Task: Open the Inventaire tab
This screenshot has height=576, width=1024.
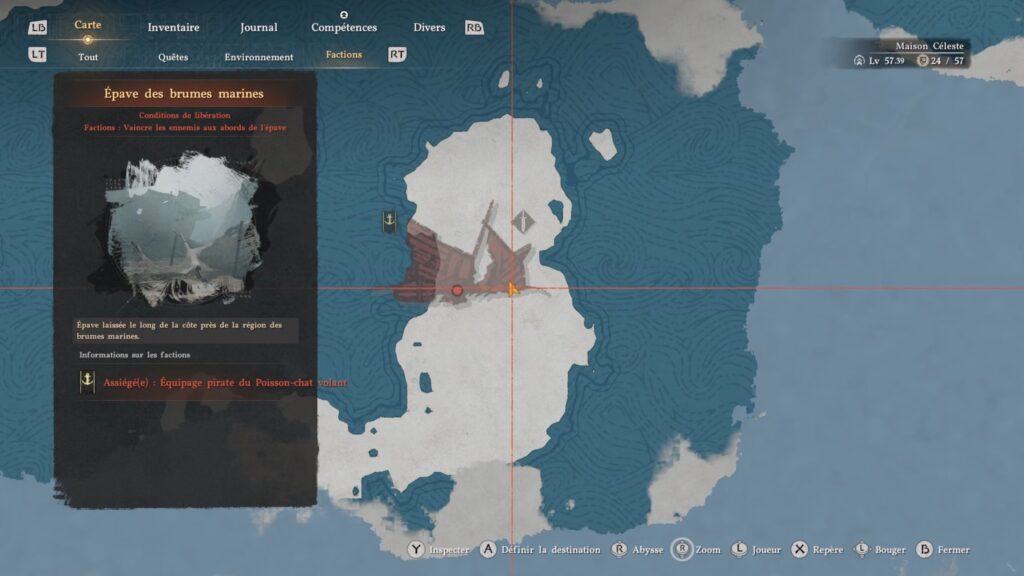Action: click(173, 27)
